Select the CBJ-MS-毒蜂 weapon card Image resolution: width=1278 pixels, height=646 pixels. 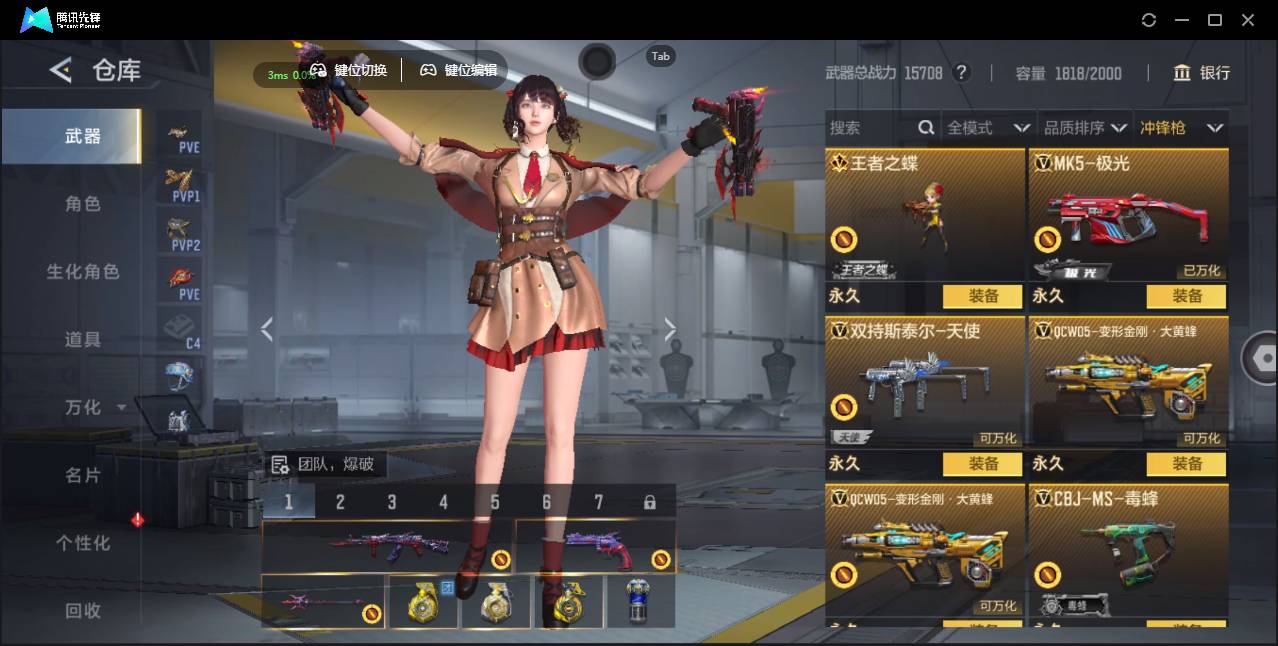coord(1129,550)
